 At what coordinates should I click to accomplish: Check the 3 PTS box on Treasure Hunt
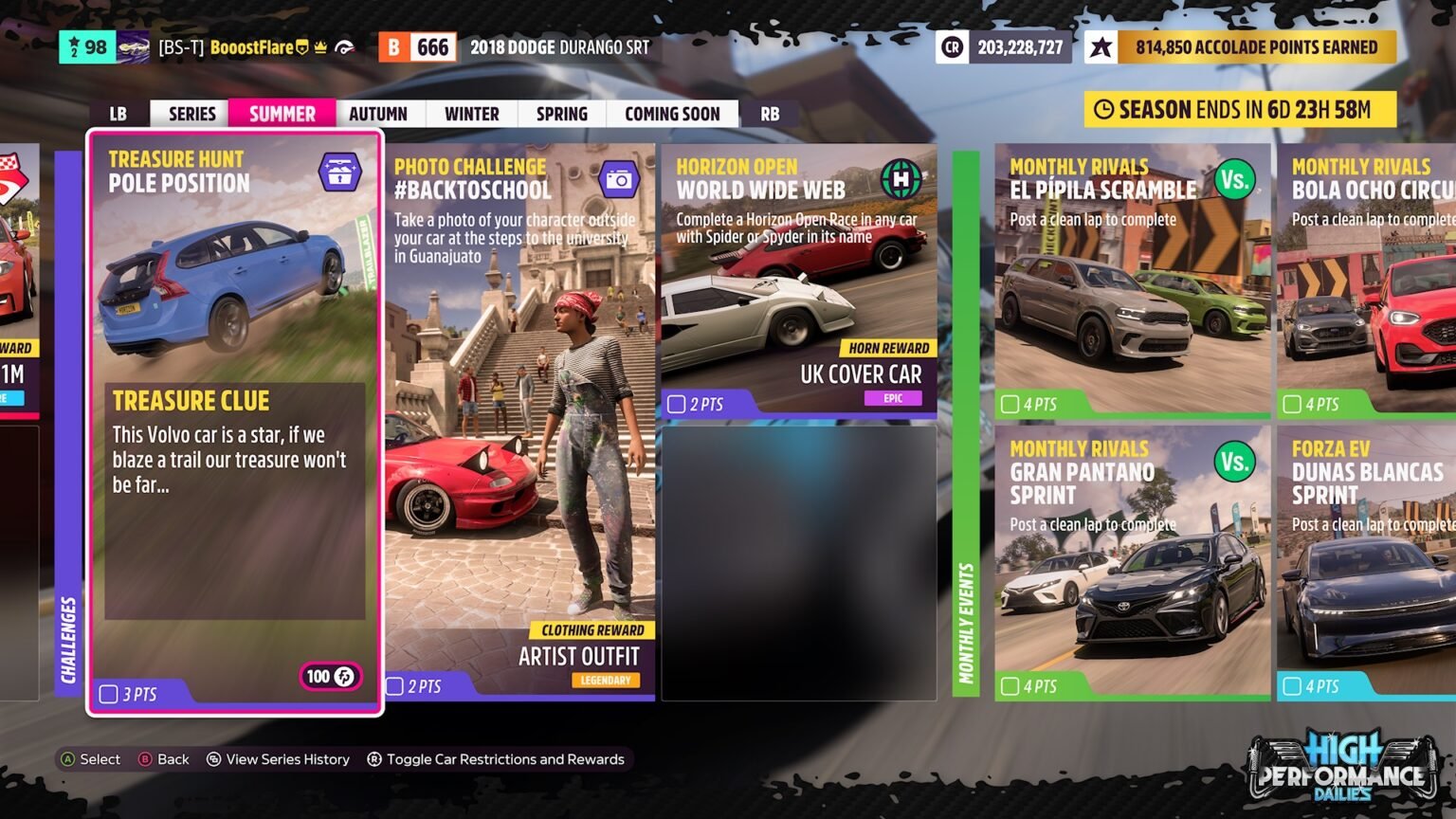[x=107, y=693]
